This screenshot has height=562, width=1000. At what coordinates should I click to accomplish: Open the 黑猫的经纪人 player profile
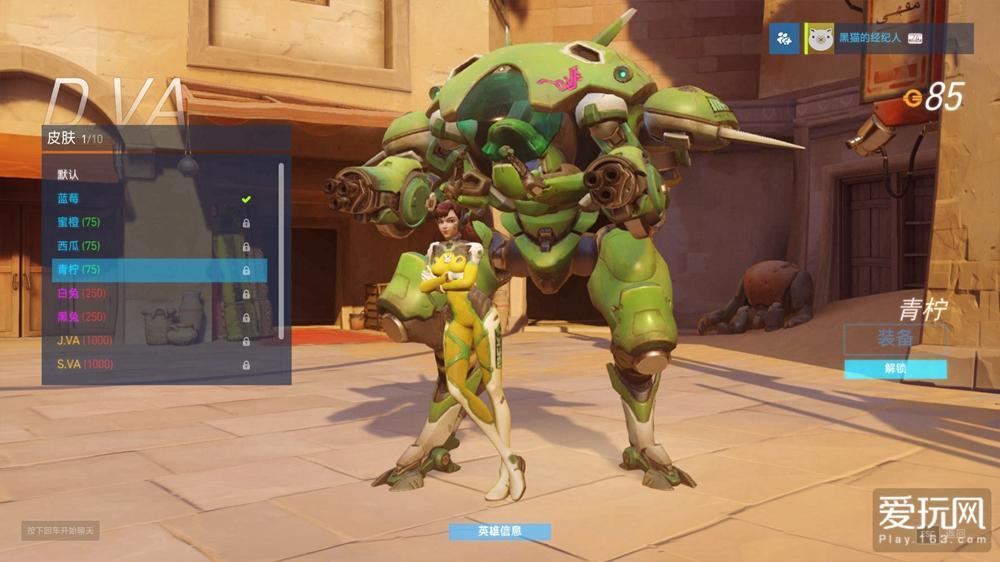pyautogui.click(x=866, y=38)
